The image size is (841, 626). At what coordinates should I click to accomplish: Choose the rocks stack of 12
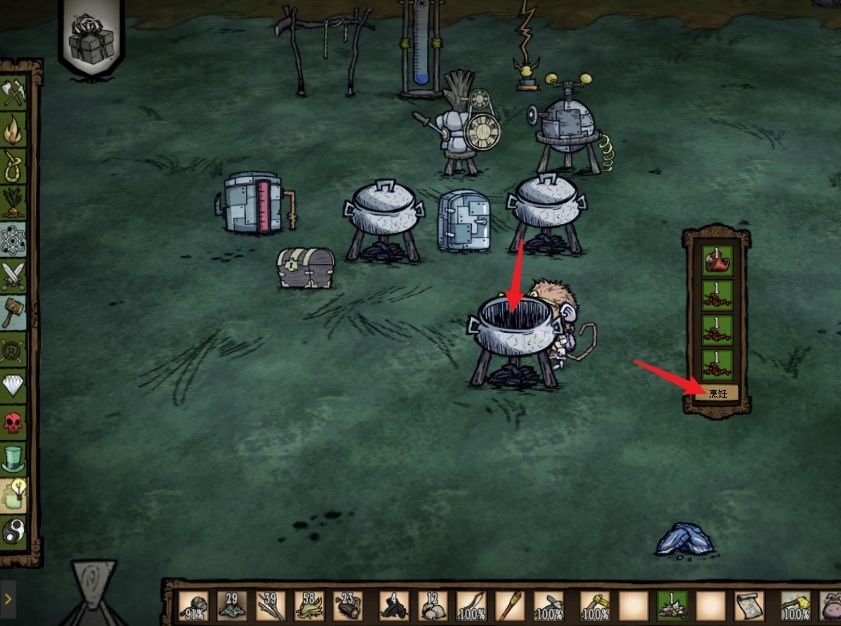(x=432, y=605)
